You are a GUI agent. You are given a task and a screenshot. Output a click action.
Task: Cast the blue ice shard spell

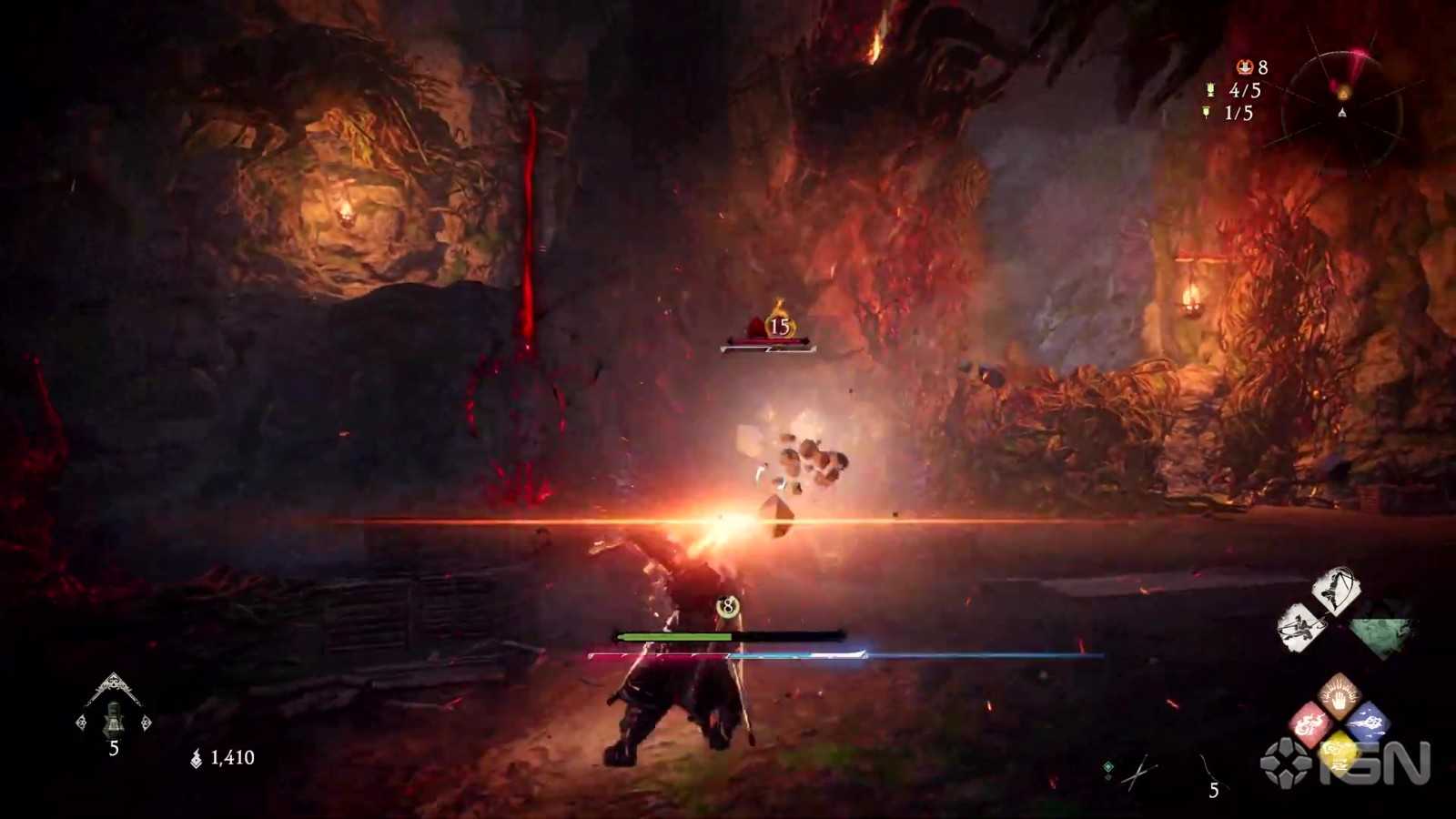[x=1368, y=724]
